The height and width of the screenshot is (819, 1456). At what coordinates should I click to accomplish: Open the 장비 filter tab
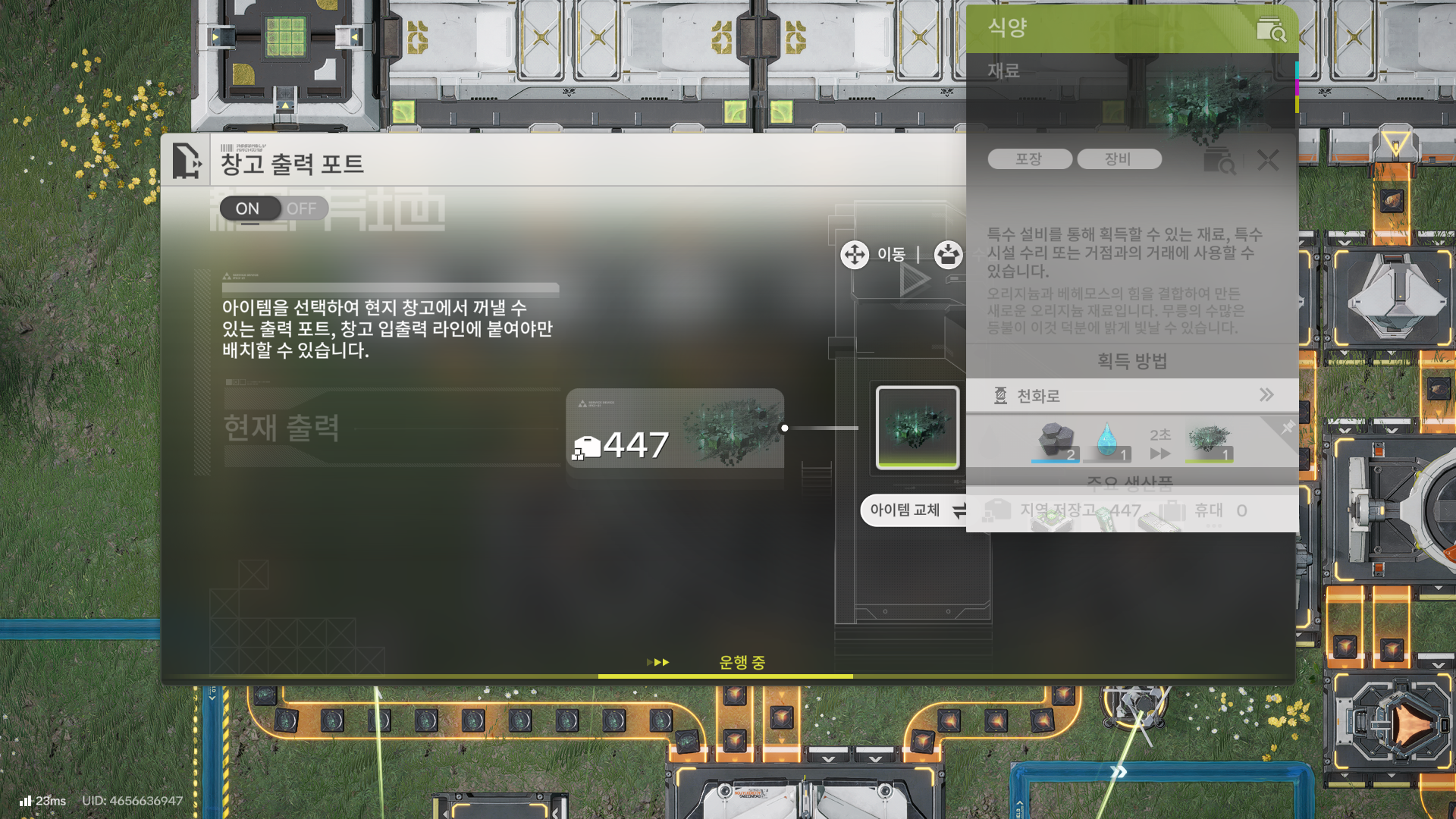click(x=1120, y=158)
